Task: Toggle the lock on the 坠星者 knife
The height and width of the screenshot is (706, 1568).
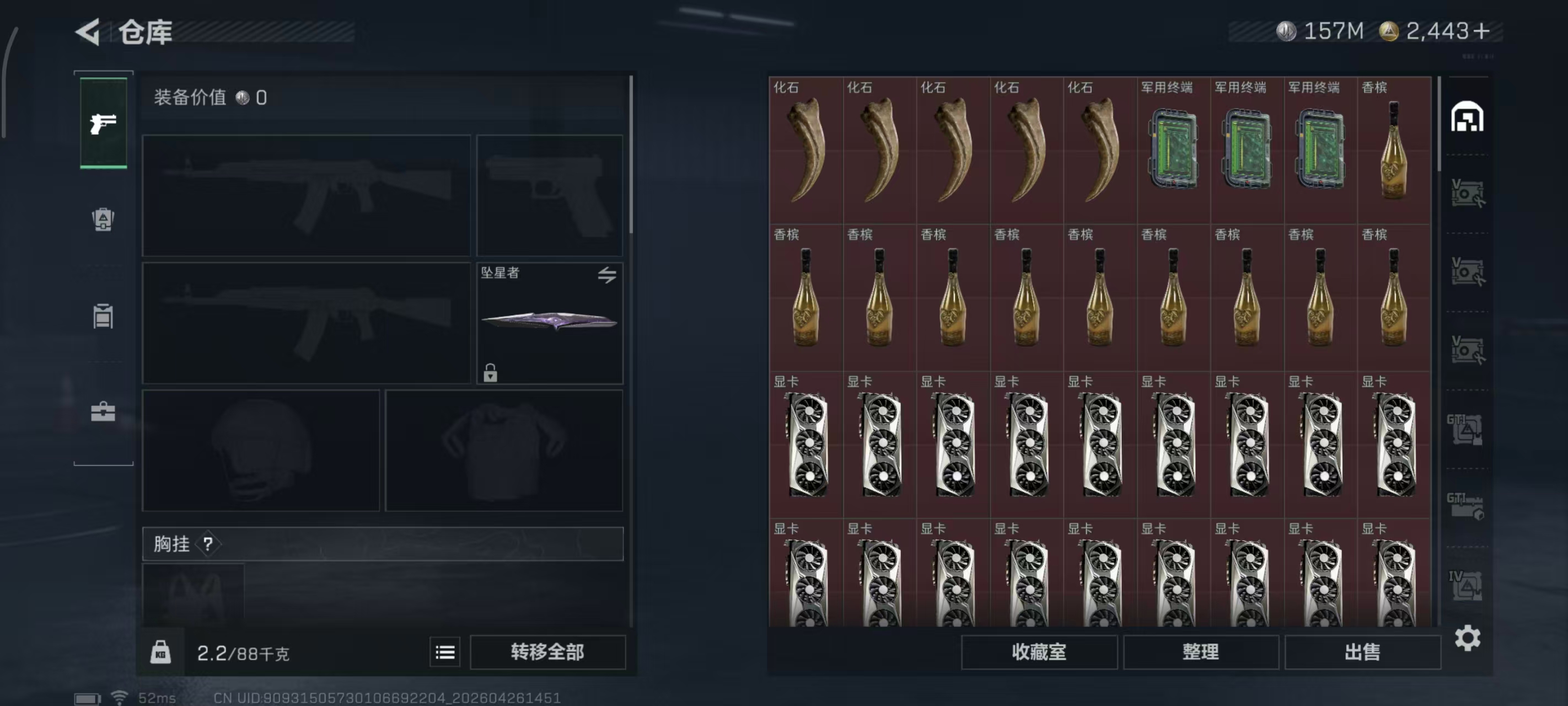Action: click(x=491, y=372)
